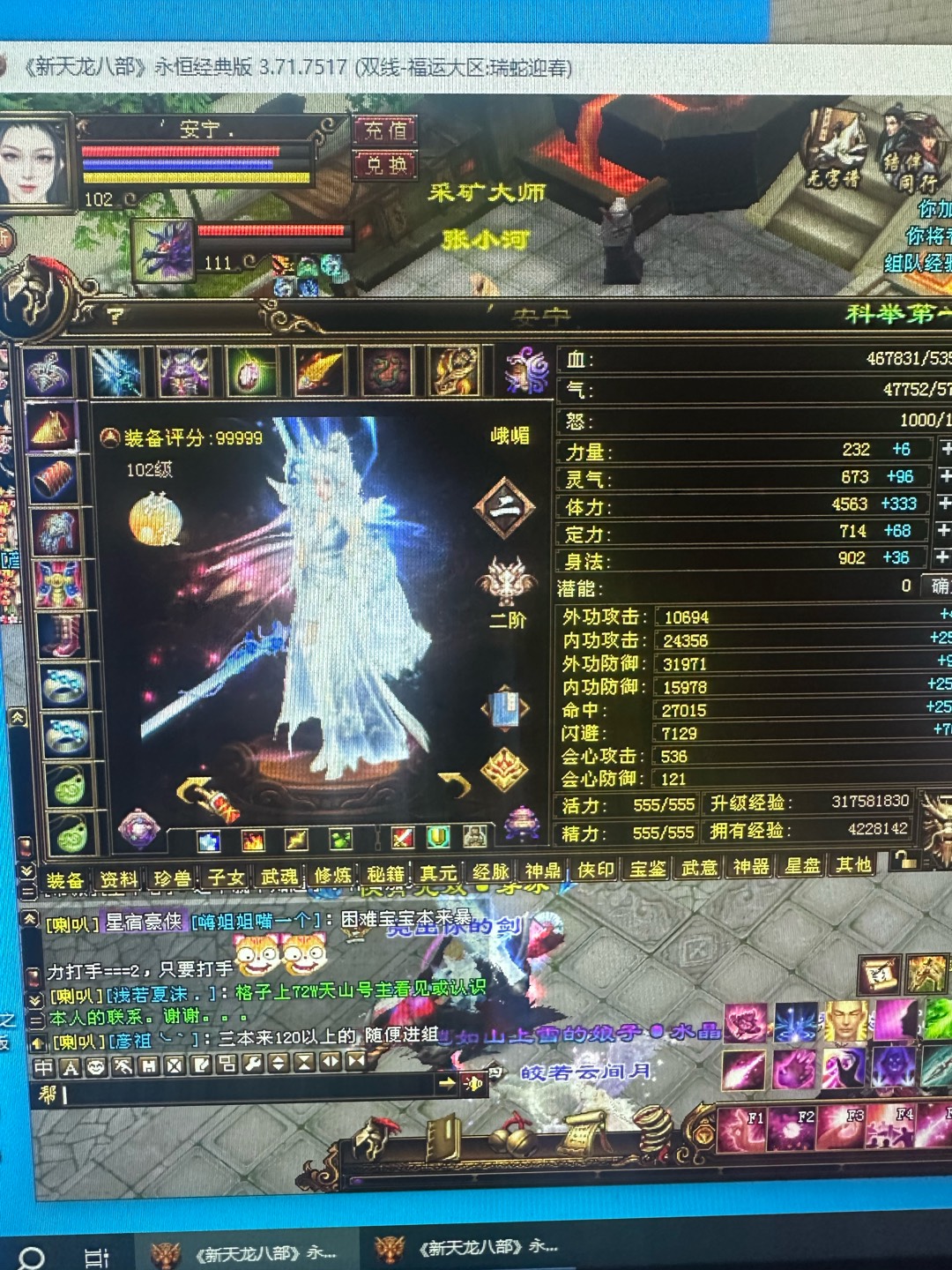Switch to the 宝鉴 tab
The image size is (952, 1270).
648,869
